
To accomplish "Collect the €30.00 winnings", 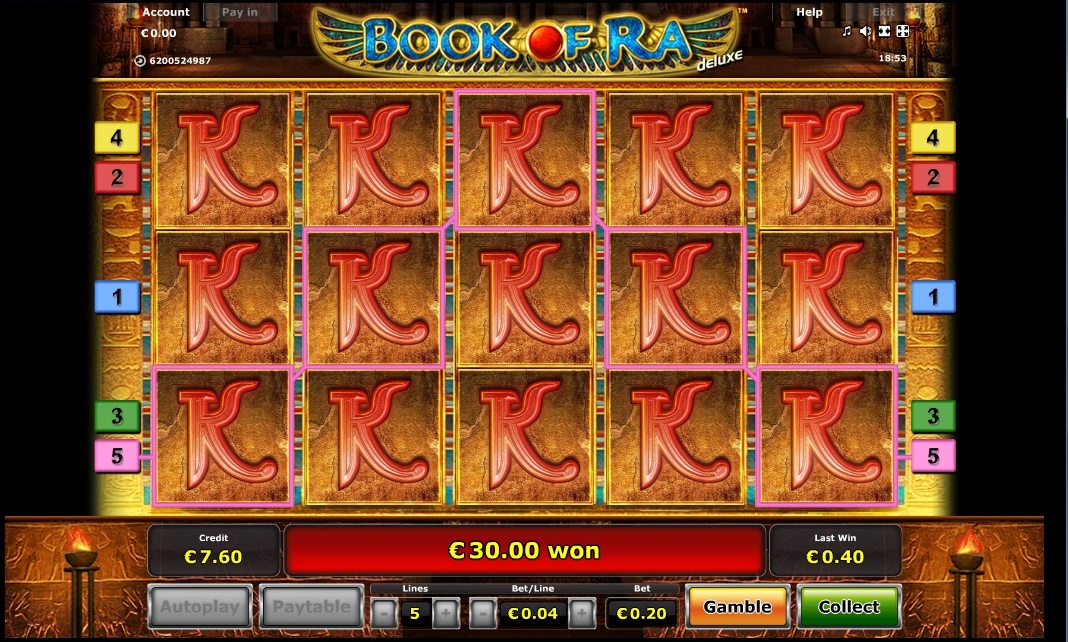I will pos(849,607).
